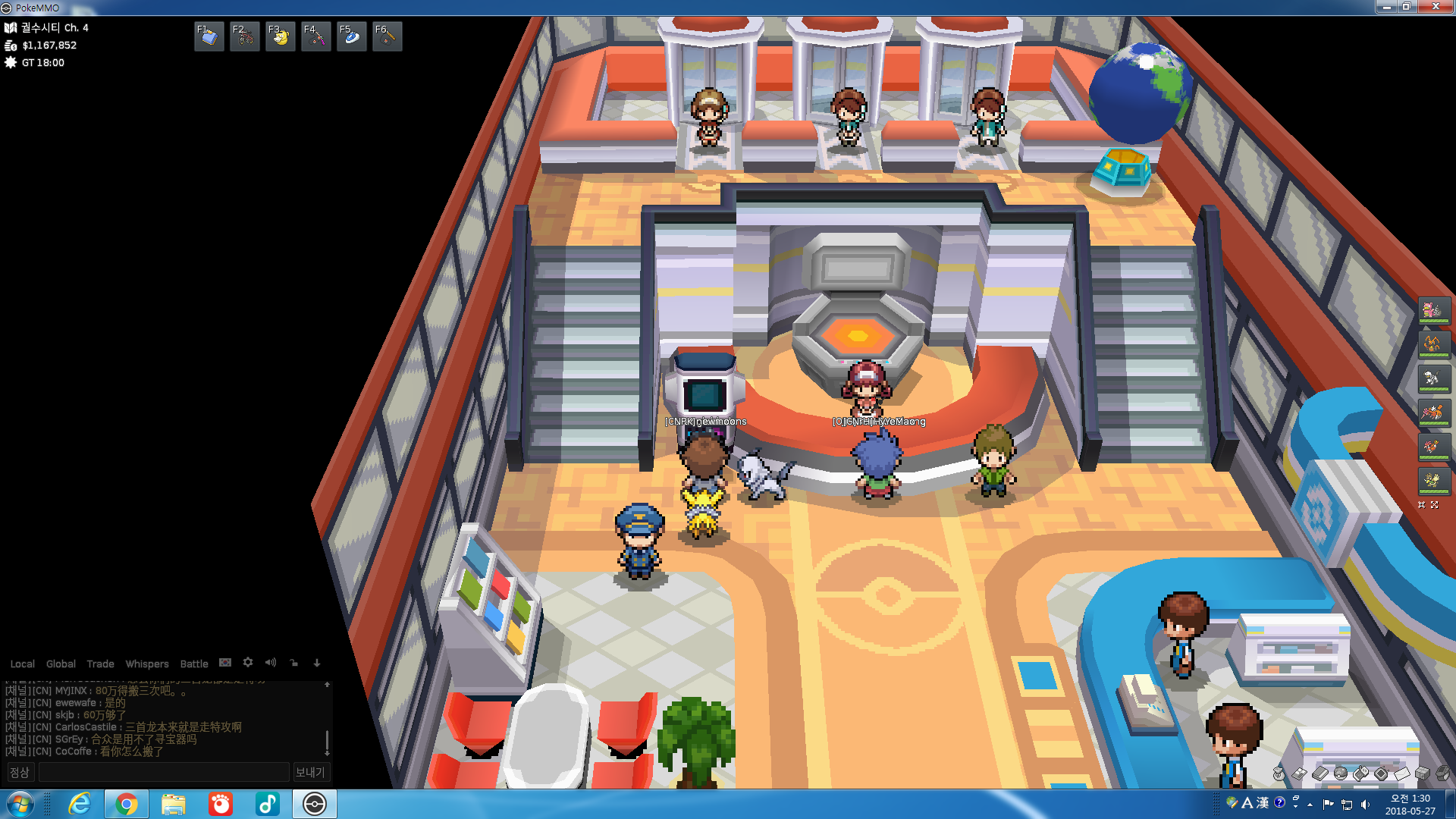This screenshot has width=1456, height=819.
Task: Use the F6 fishing rod hotkey
Action: tap(387, 36)
